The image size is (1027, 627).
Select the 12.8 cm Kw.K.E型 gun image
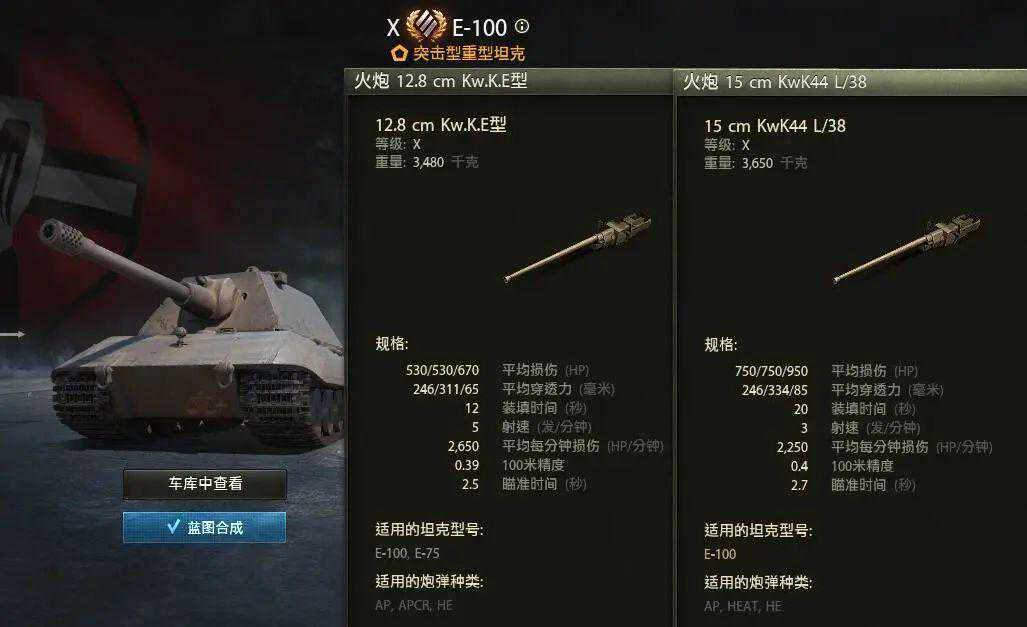point(578,246)
